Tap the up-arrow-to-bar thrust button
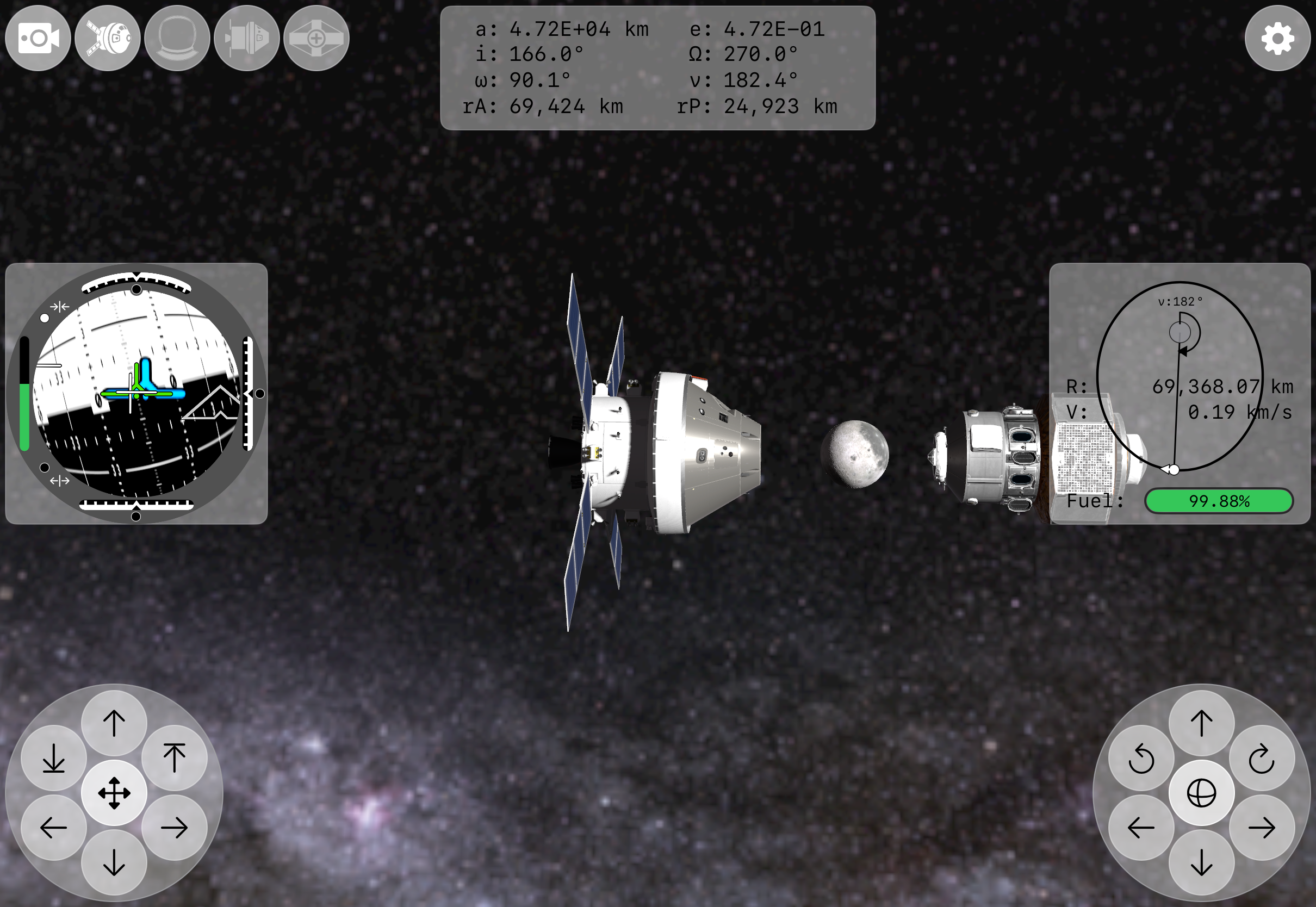This screenshot has height=907, width=1316. (175, 758)
